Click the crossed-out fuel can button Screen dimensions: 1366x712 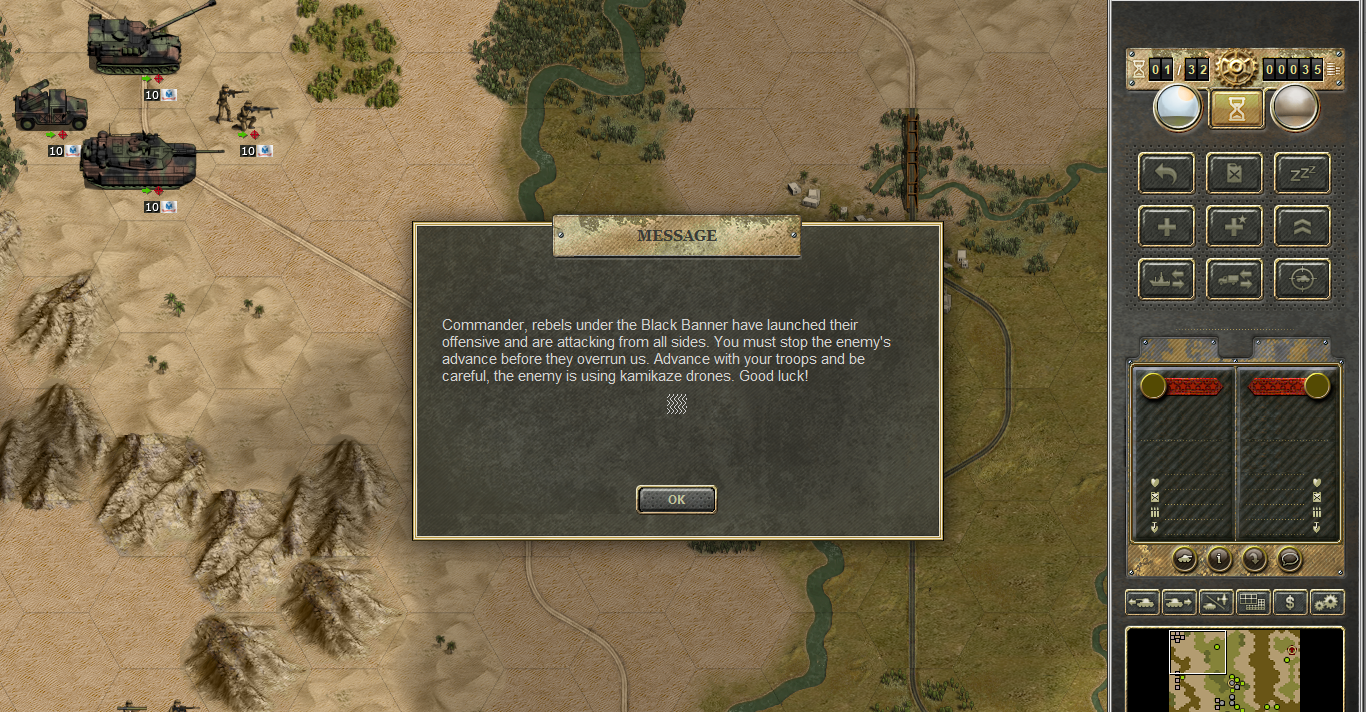(x=1234, y=173)
